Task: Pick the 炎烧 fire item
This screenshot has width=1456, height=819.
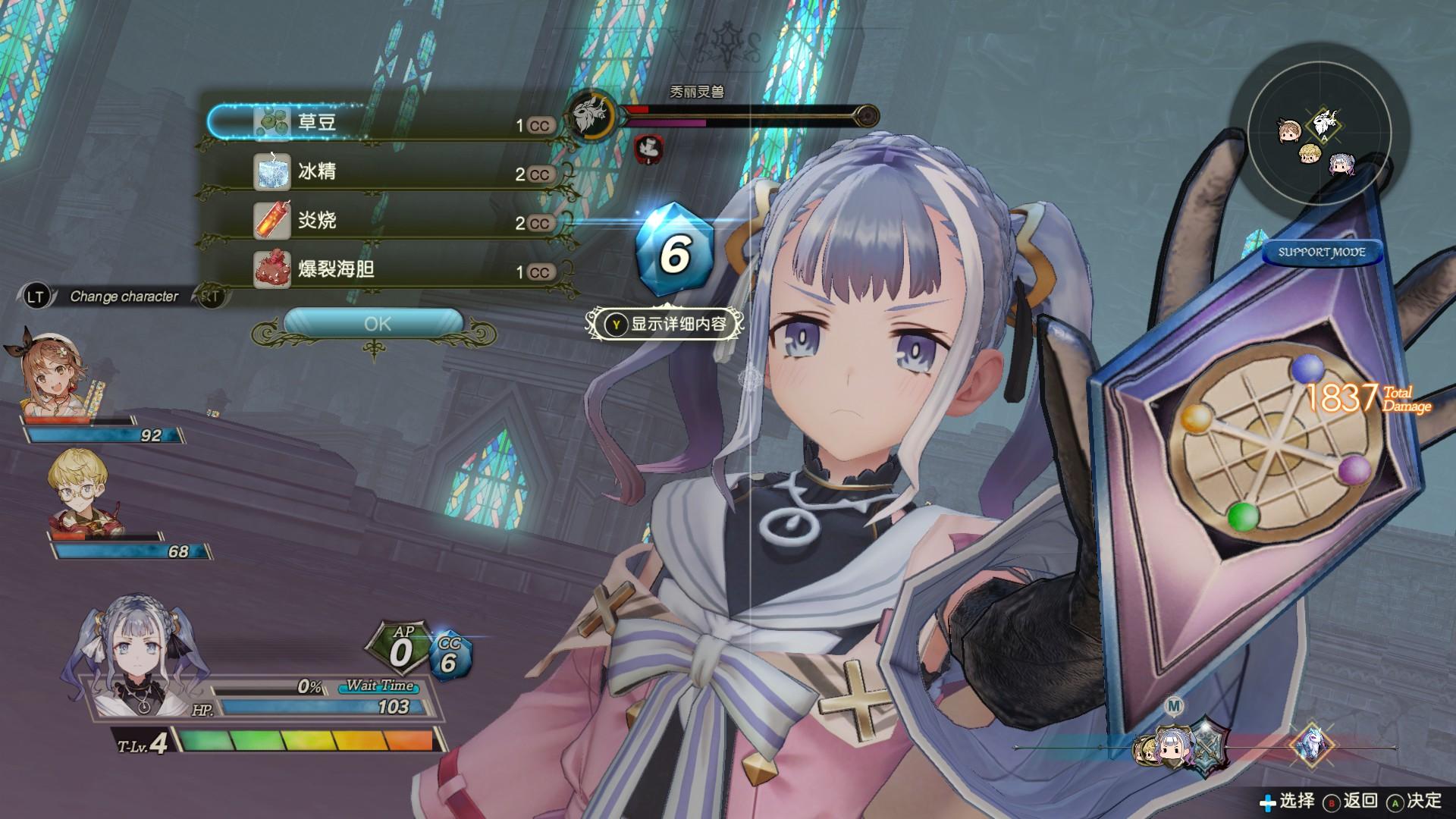Action: coord(387,221)
